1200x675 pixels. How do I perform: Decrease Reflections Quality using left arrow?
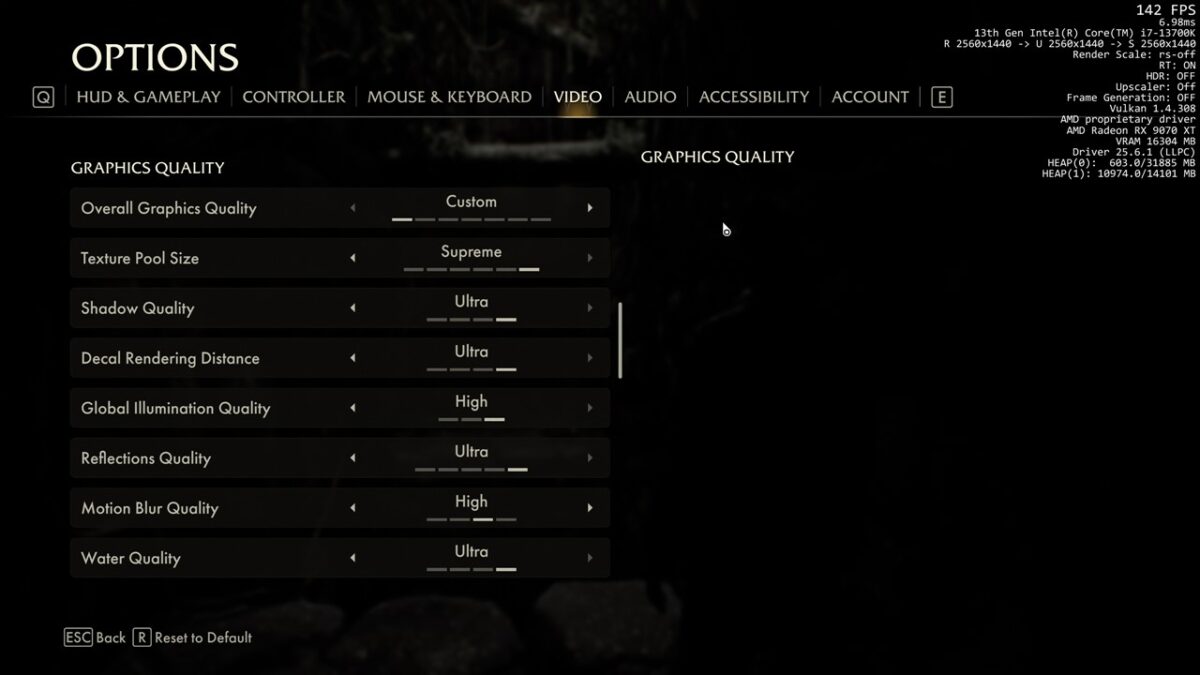click(352, 458)
